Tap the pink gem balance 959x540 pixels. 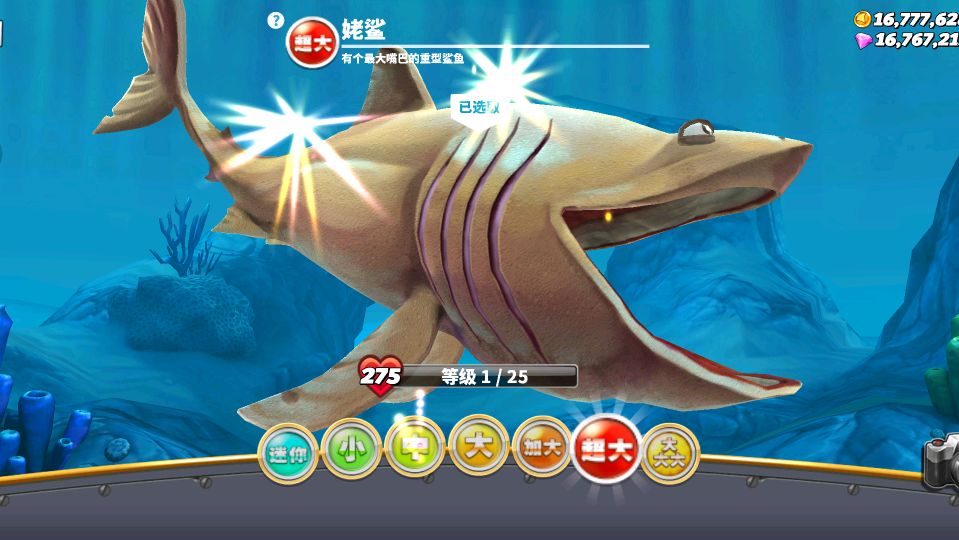point(906,40)
